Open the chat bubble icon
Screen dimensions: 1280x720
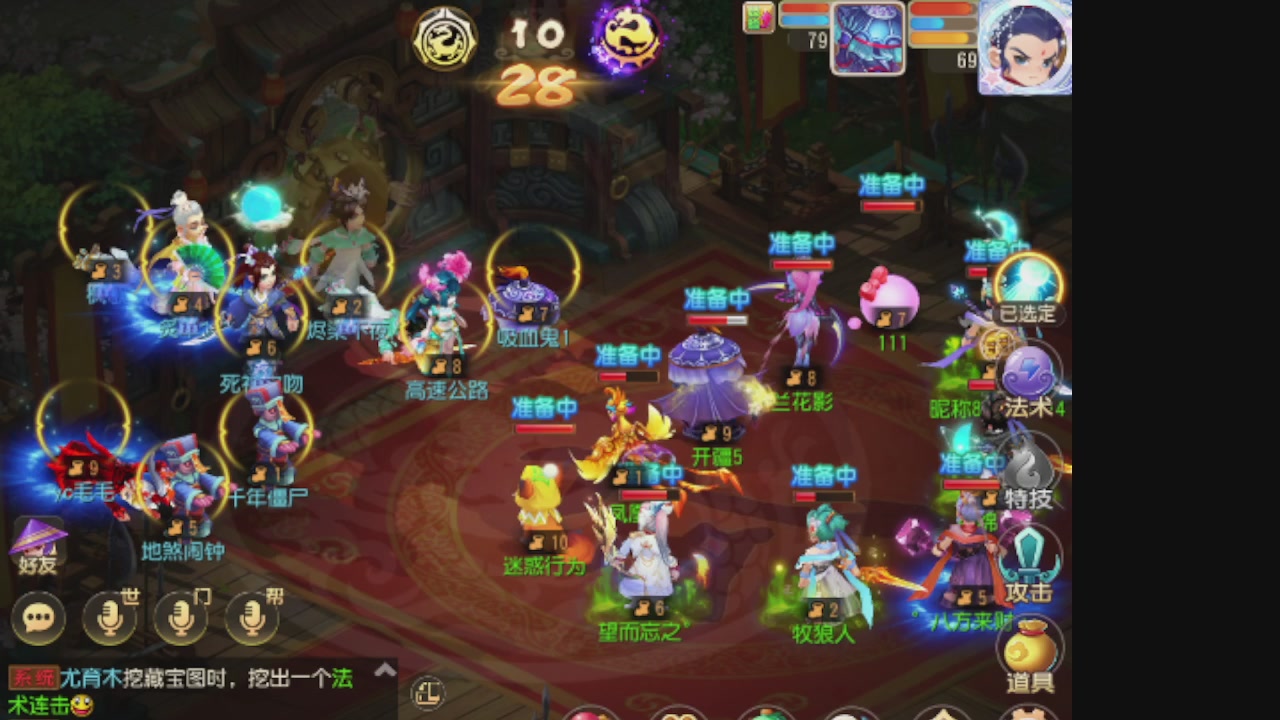point(39,618)
